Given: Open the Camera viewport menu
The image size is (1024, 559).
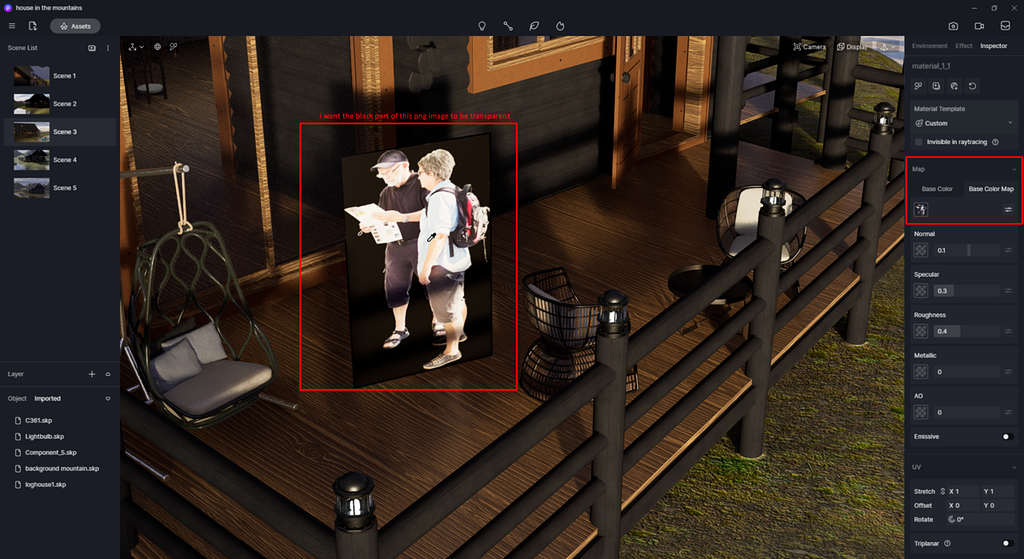Looking at the screenshot, I should (x=809, y=47).
